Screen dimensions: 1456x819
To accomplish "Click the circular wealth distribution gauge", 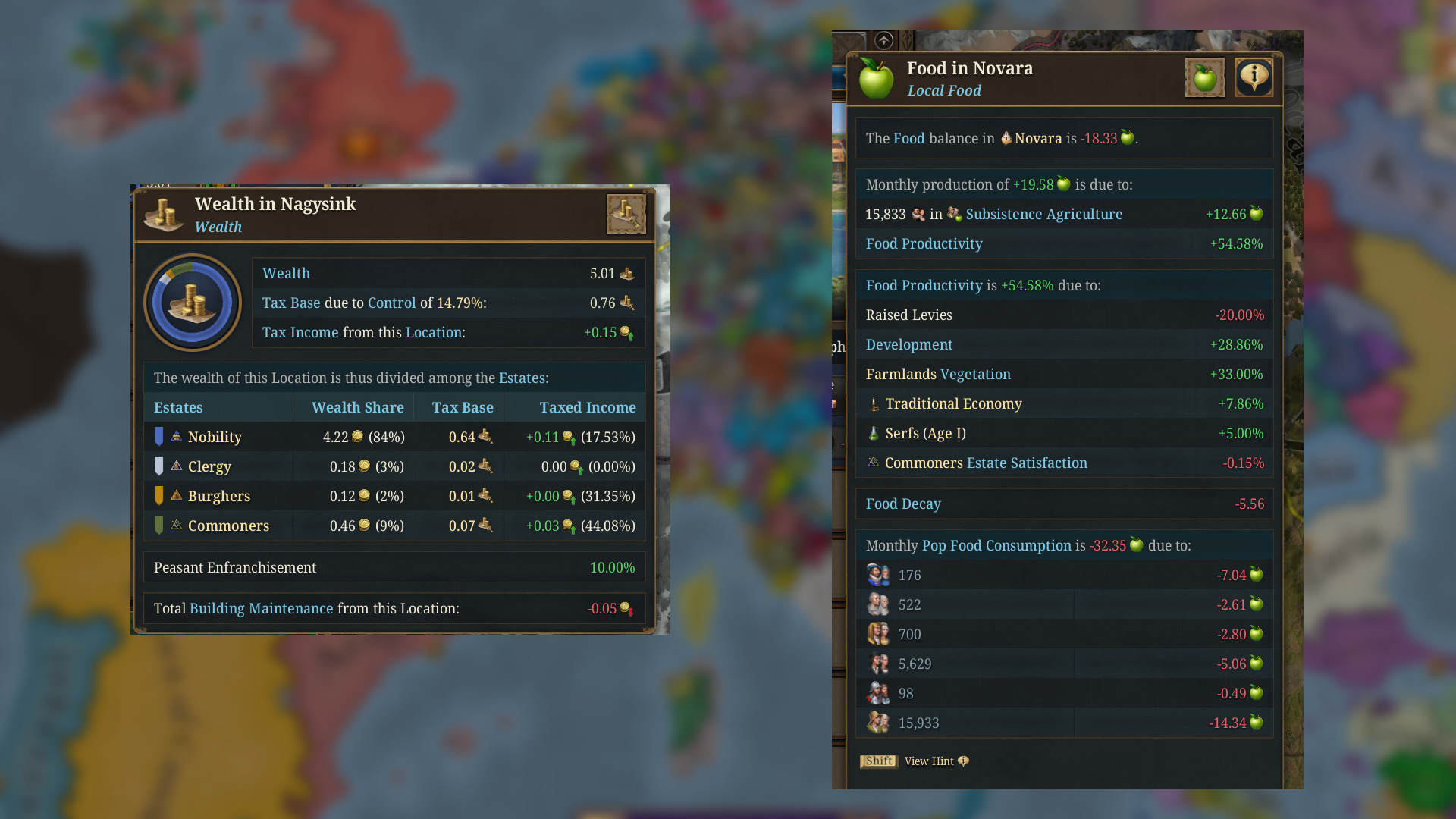I will 193,302.
